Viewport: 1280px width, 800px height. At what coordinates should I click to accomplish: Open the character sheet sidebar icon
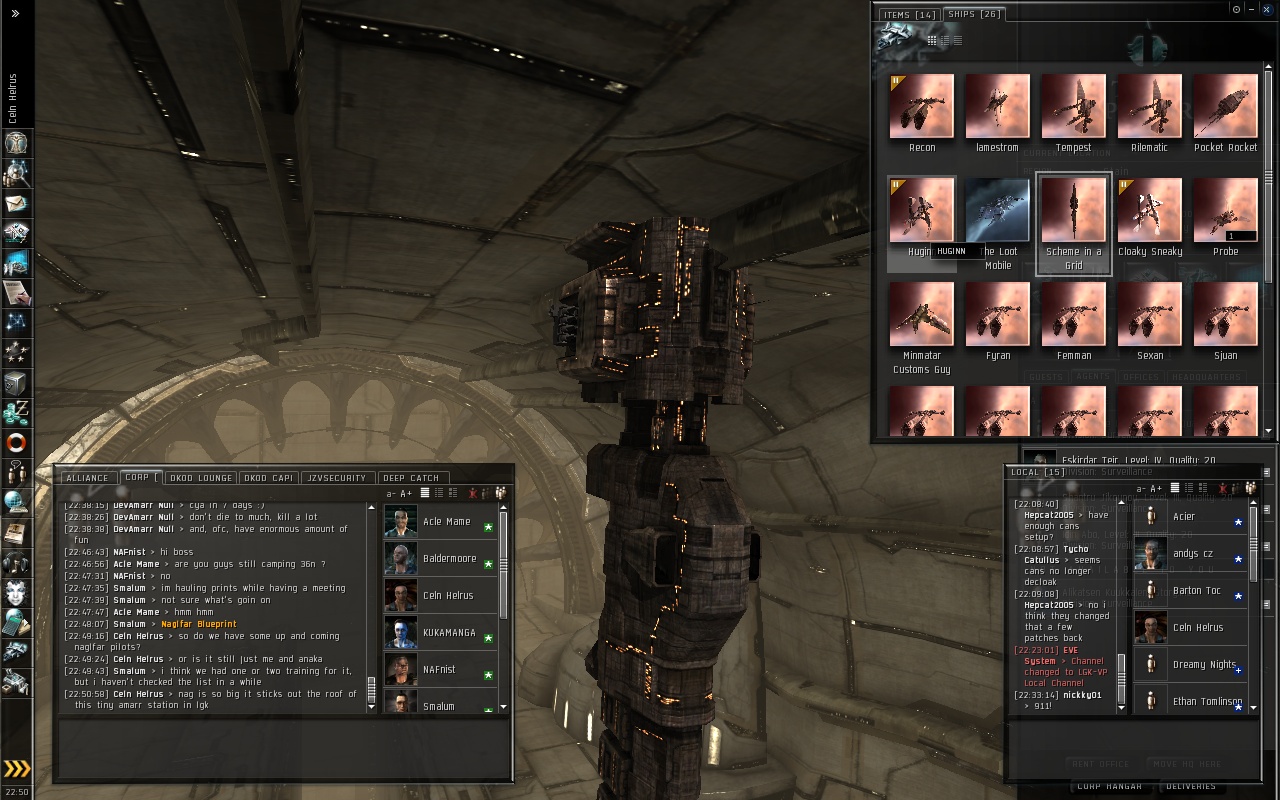16,143
